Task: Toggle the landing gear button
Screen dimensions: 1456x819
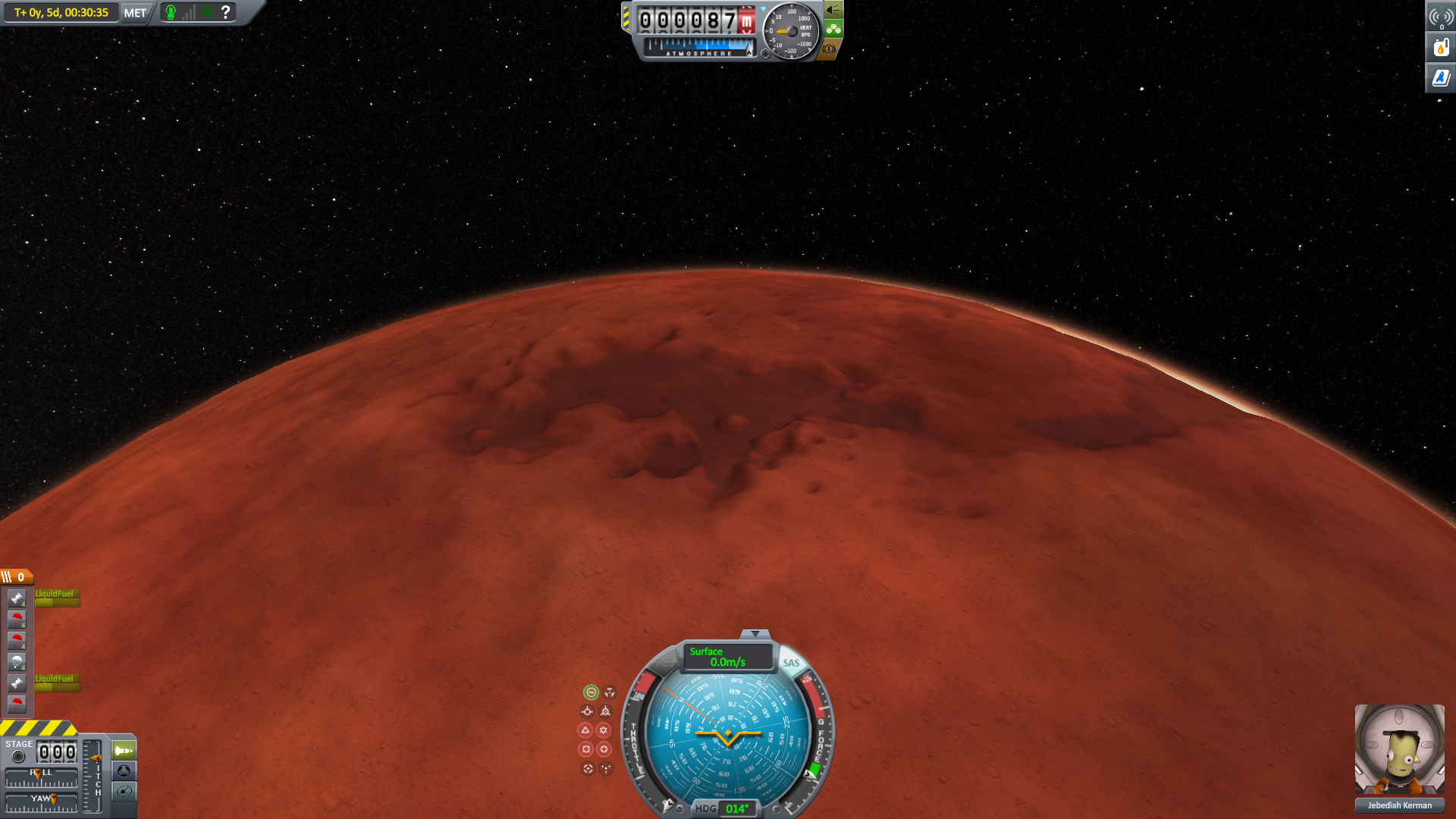Action: pyautogui.click(x=833, y=30)
